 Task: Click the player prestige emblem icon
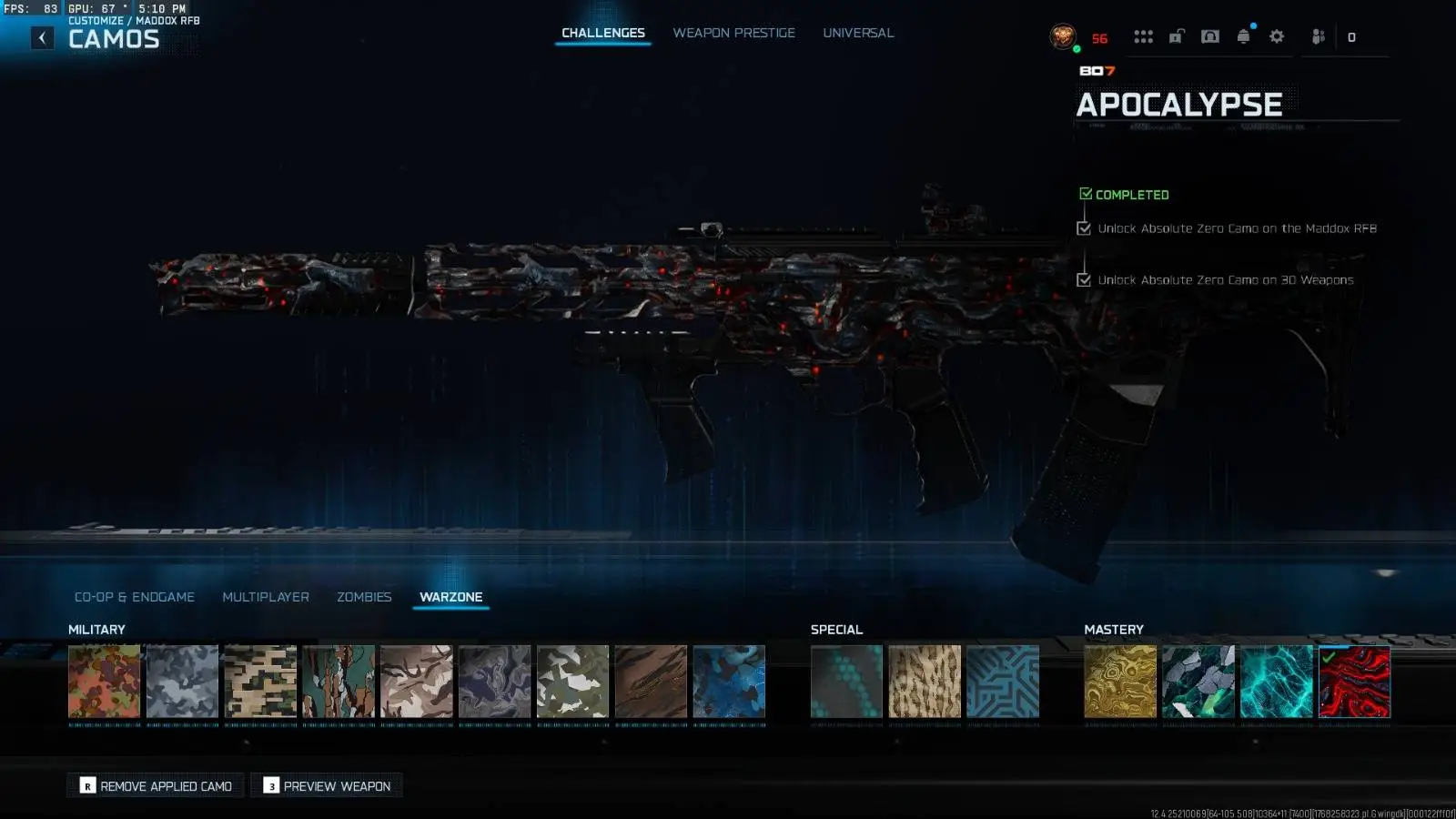[1062, 36]
